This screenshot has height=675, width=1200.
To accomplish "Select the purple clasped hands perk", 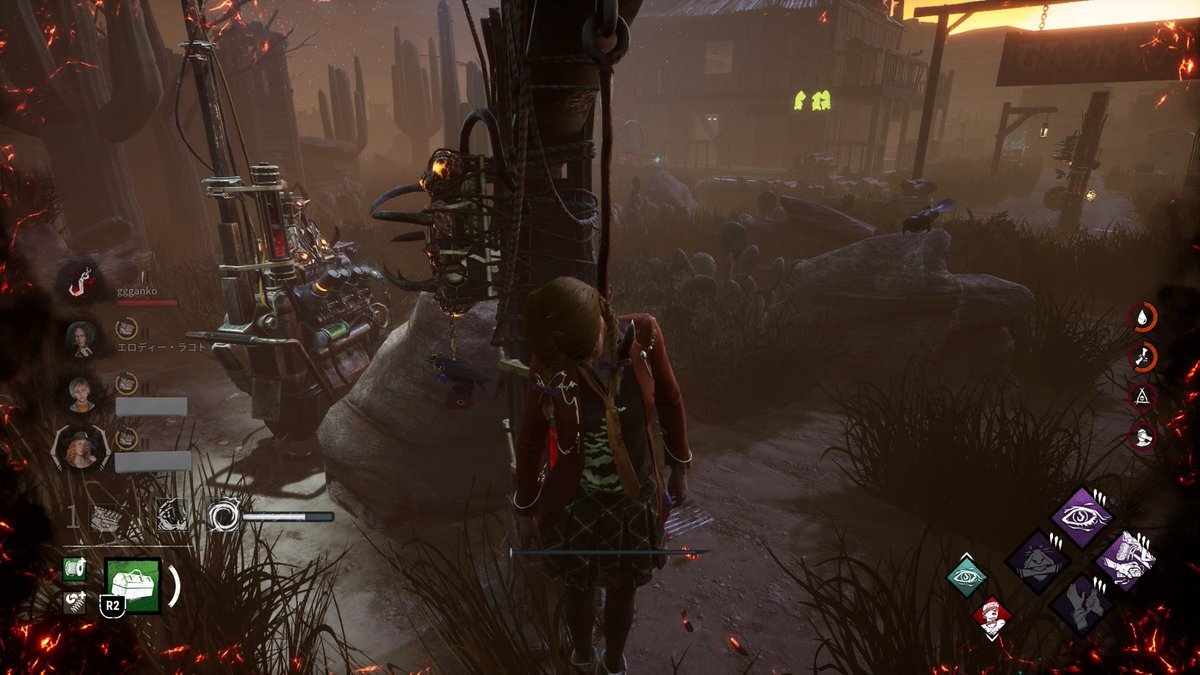I will [1081, 605].
